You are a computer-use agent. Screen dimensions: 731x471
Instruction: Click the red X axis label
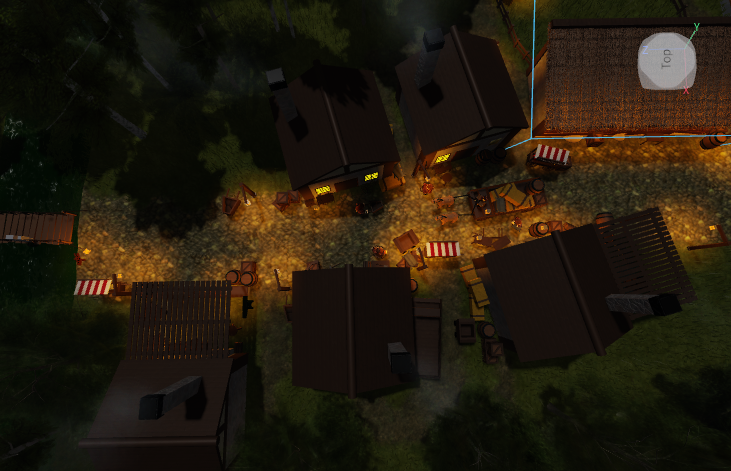coord(686,90)
